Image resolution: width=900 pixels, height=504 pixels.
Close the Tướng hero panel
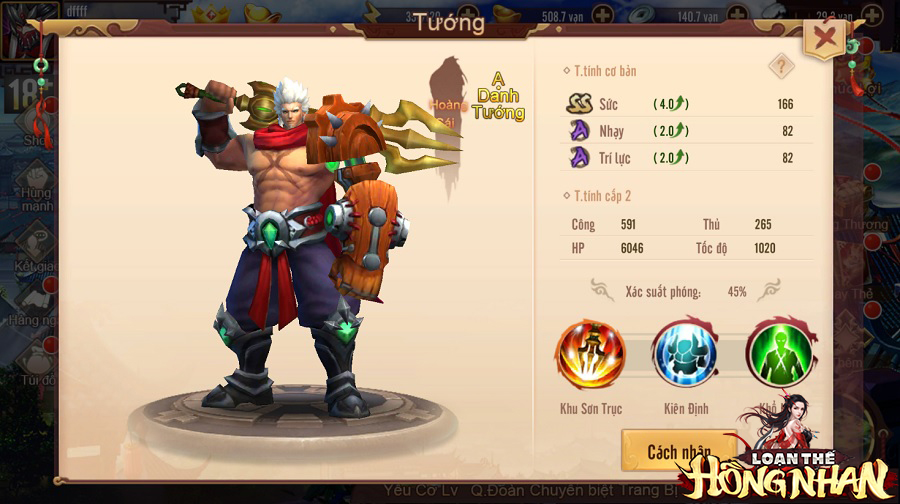825,41
